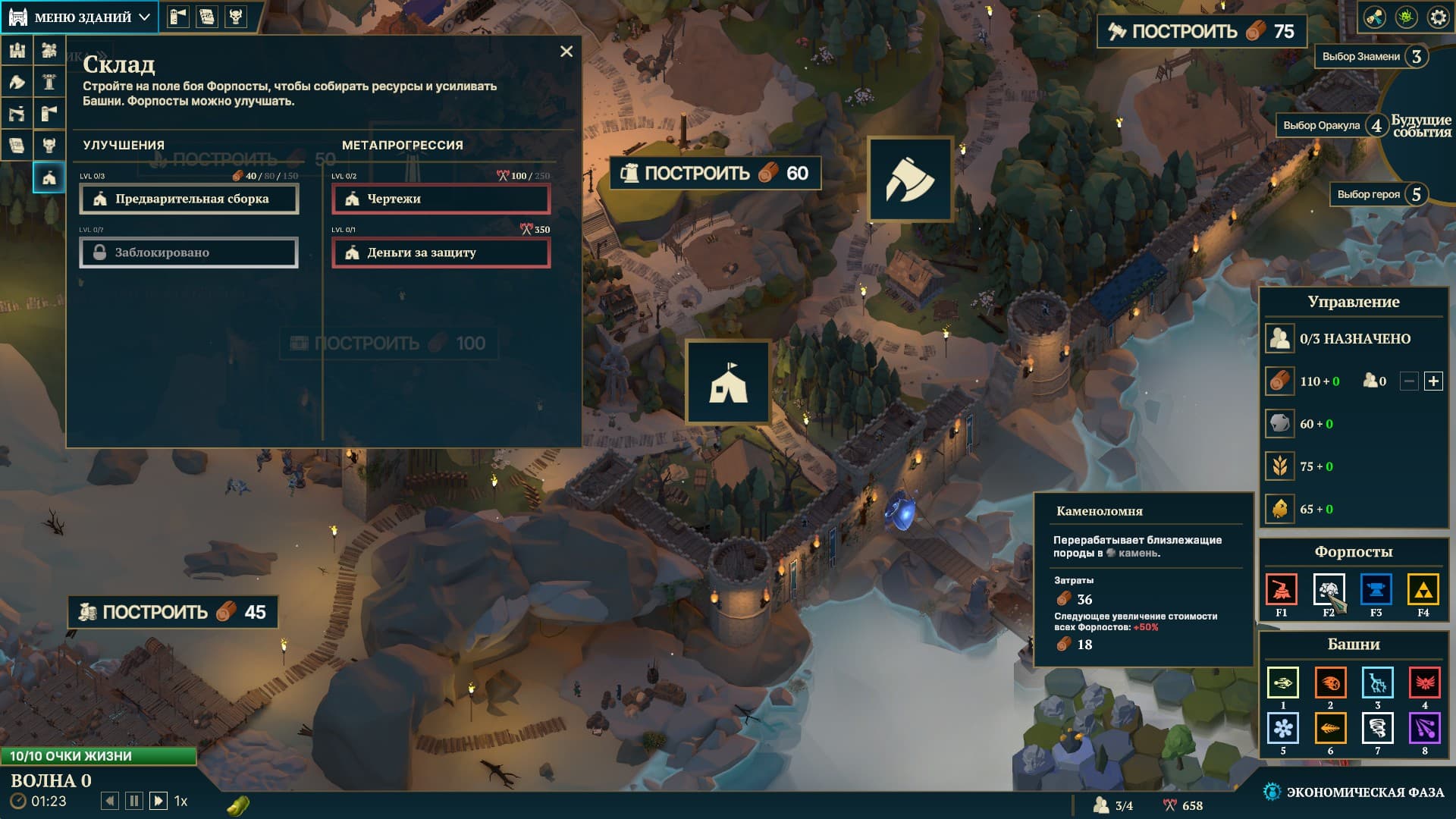Select the F2 quarry outpost

[x=1329, y=589]
